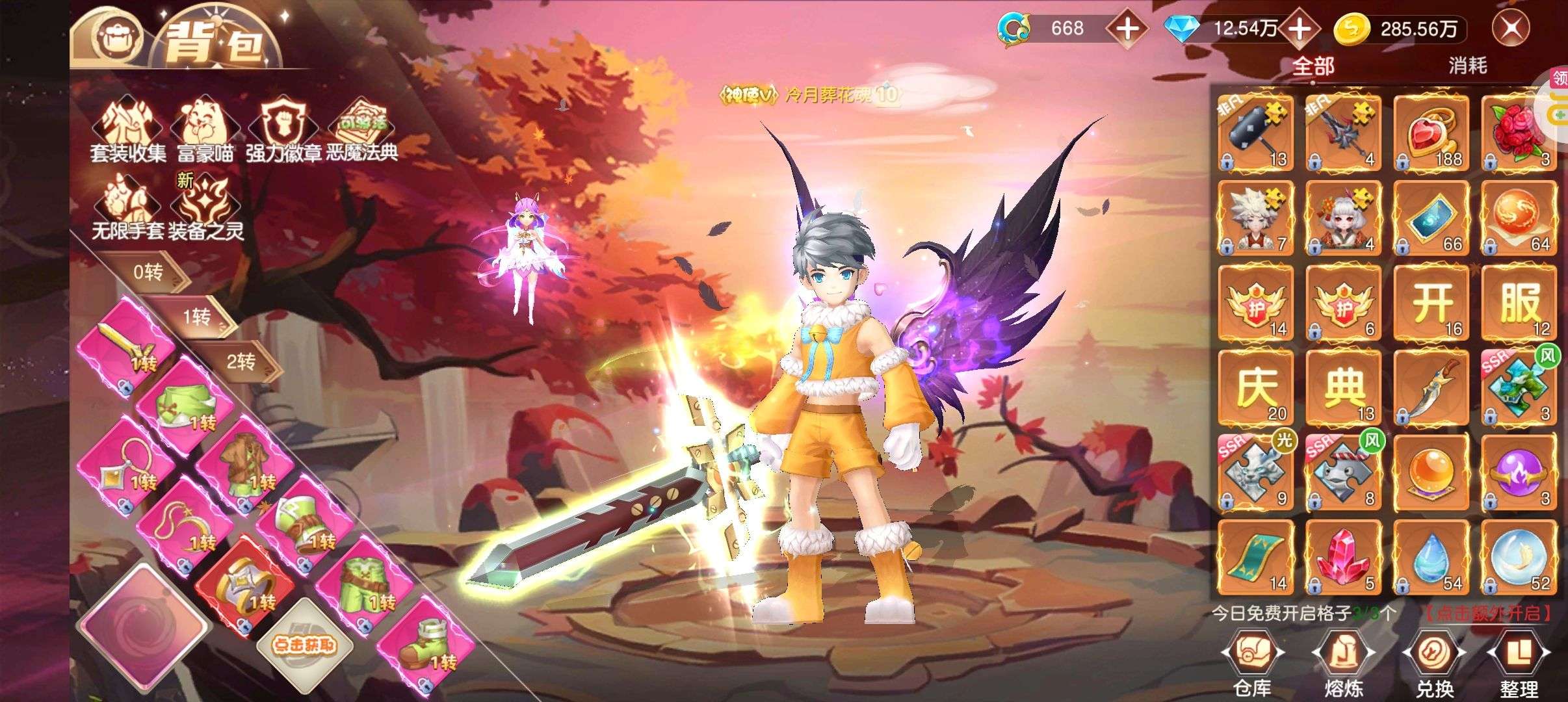Open the 熔炼 smelting menu
The image size is (1568, 702).
pyautogui.click(x=1343, y=663)
